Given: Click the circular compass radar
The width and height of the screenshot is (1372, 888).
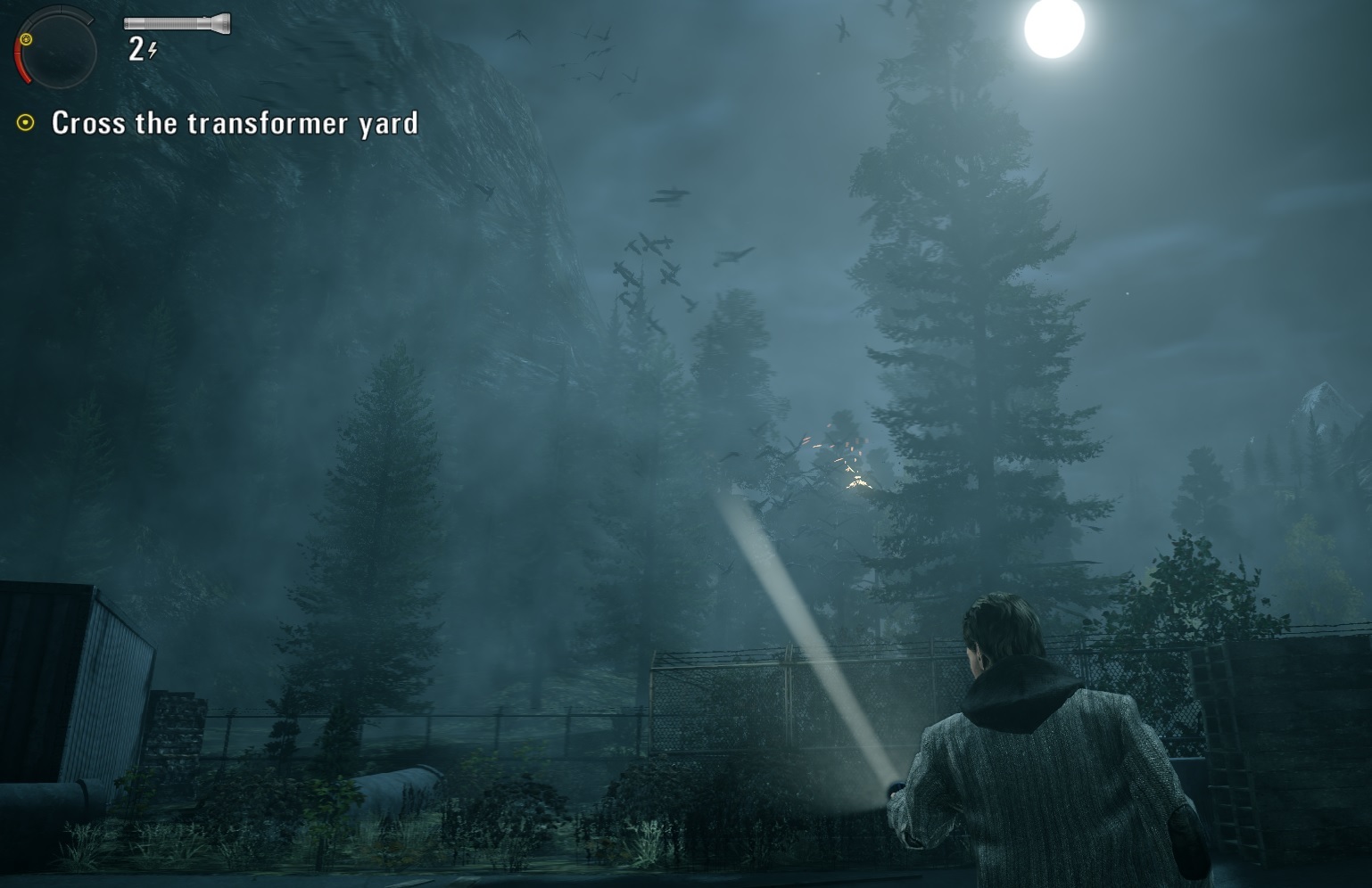Looking at the screenshot, I should click(55, 48).
